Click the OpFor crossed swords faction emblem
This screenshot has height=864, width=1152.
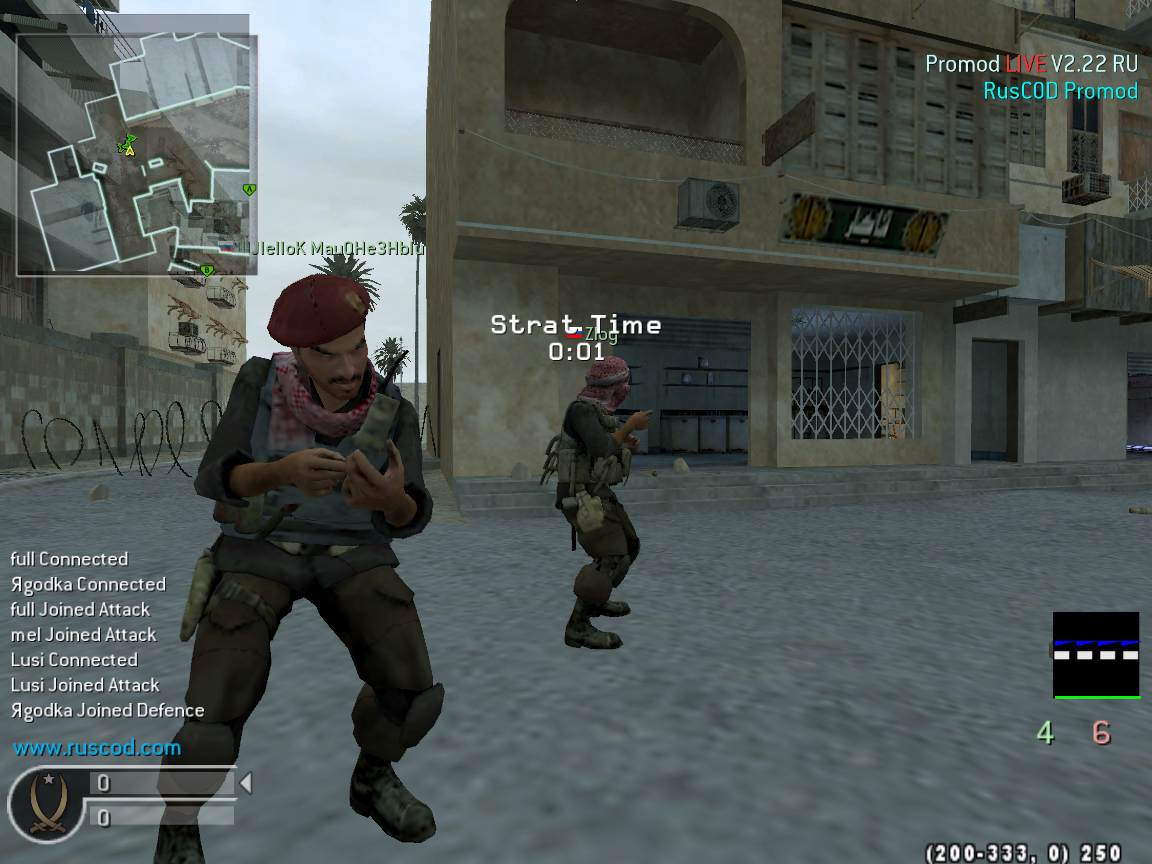coord(46,802)
